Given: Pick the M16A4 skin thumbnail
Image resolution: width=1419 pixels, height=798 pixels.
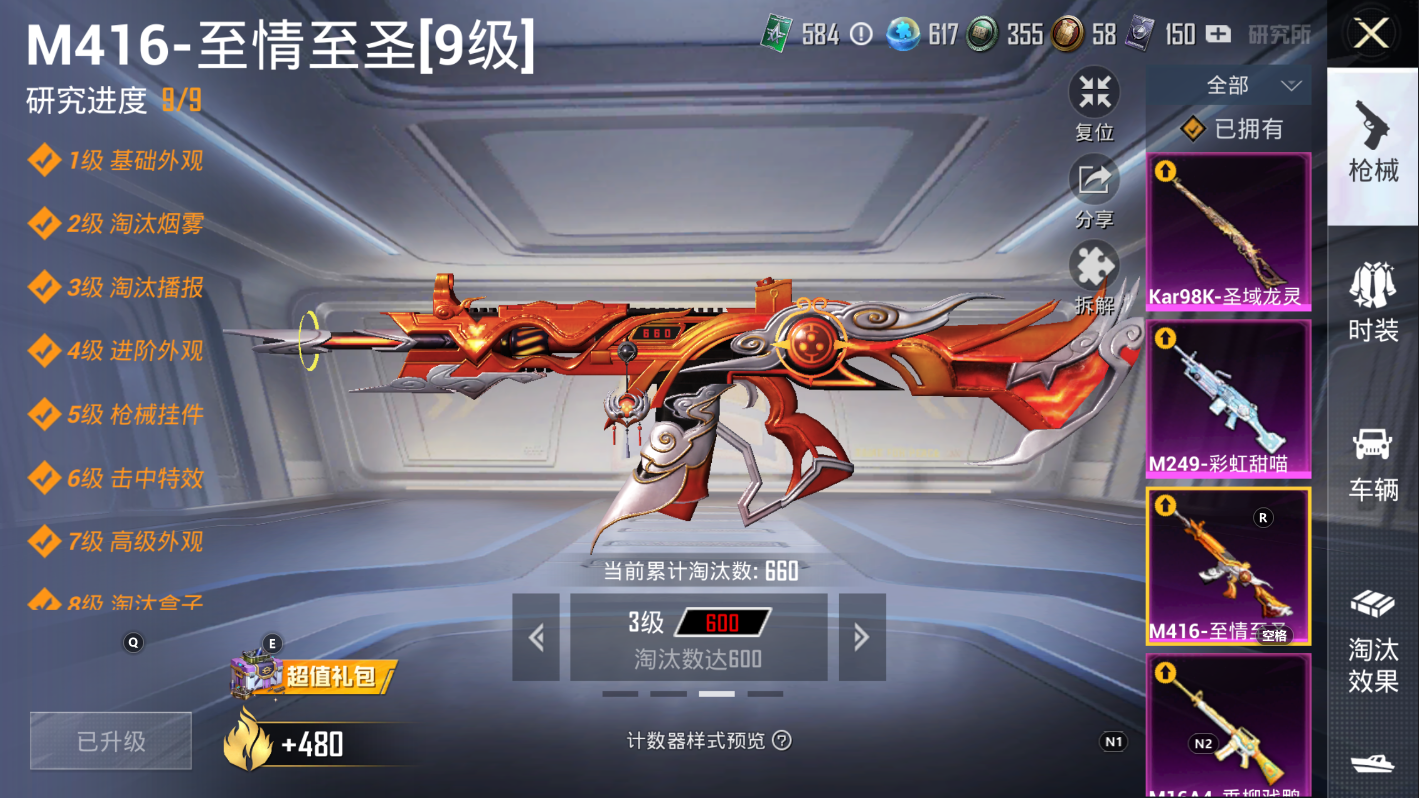Looking at the screenshot, I should [1229, 725].
